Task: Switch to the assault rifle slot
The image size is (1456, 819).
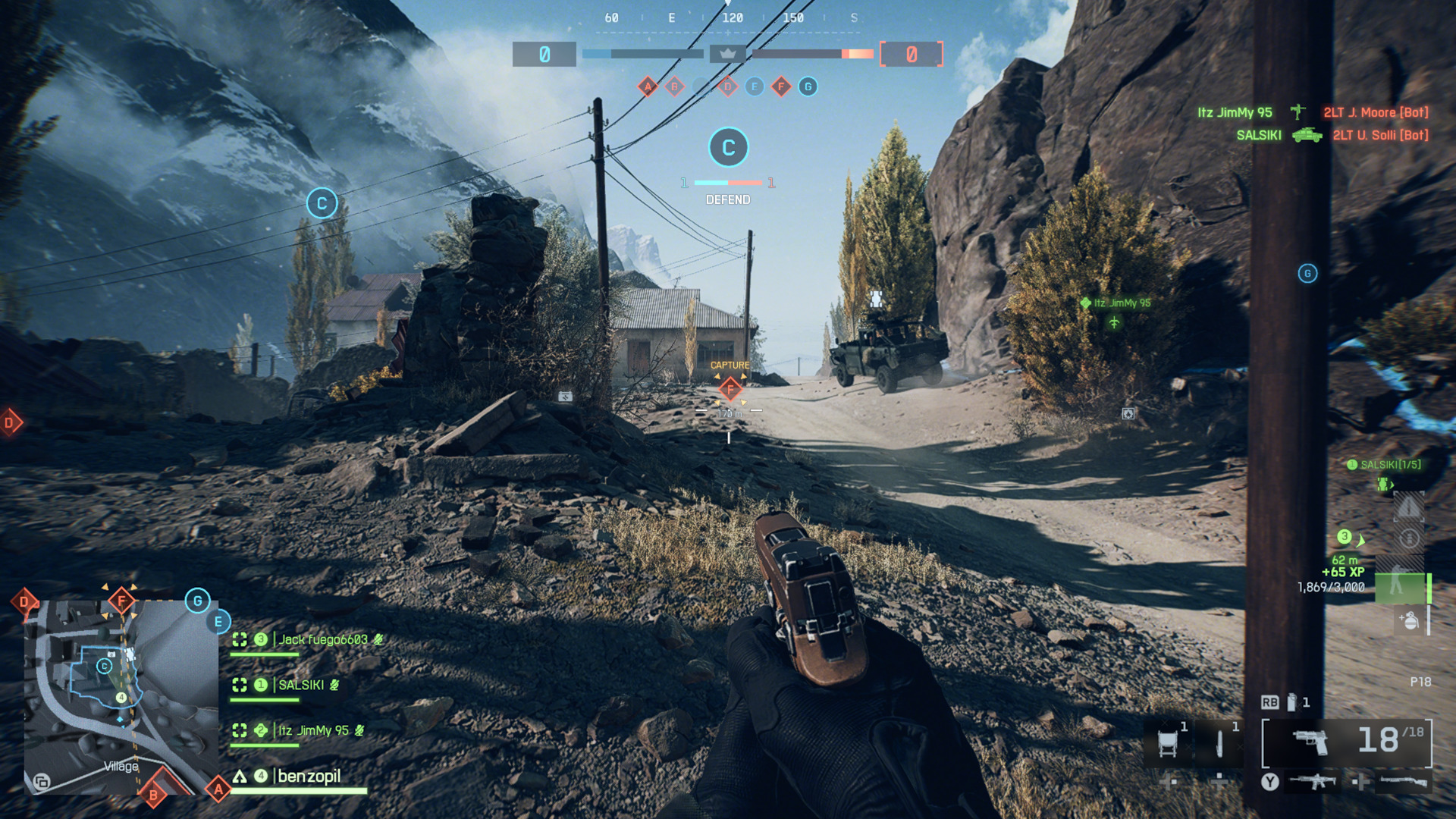Action: pyautogui.click(x=1313, y=781)
